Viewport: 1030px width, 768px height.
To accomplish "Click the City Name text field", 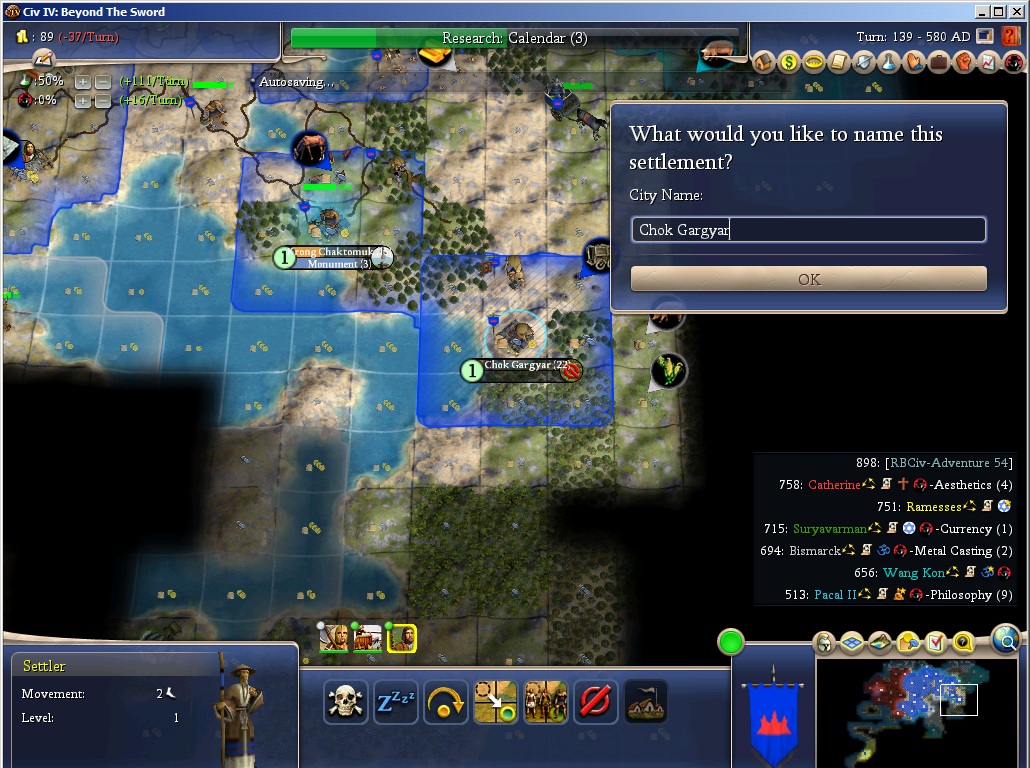I will click(808, 230).
